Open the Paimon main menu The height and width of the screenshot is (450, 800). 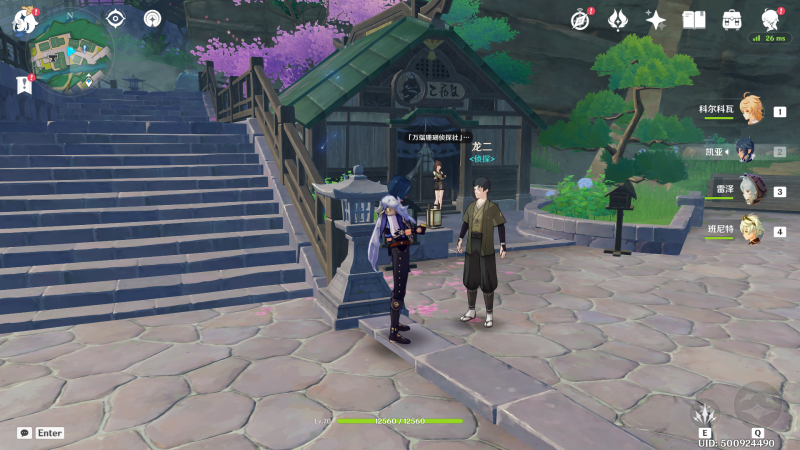pyautogui.click(x=21, y=18)
